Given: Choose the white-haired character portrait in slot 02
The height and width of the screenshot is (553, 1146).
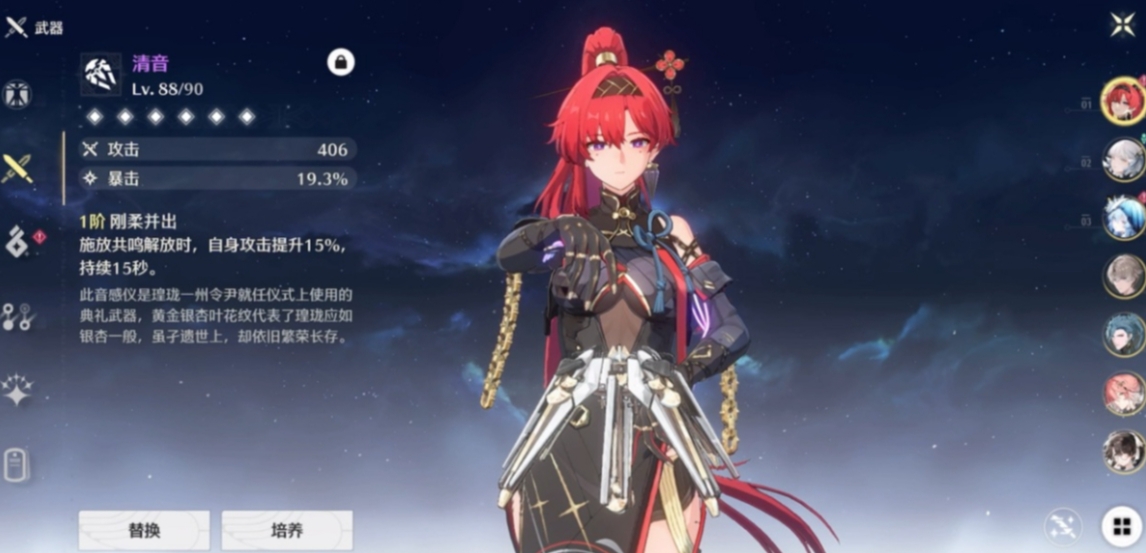Looking at the screenshot, I should [x=1123, y=159].
